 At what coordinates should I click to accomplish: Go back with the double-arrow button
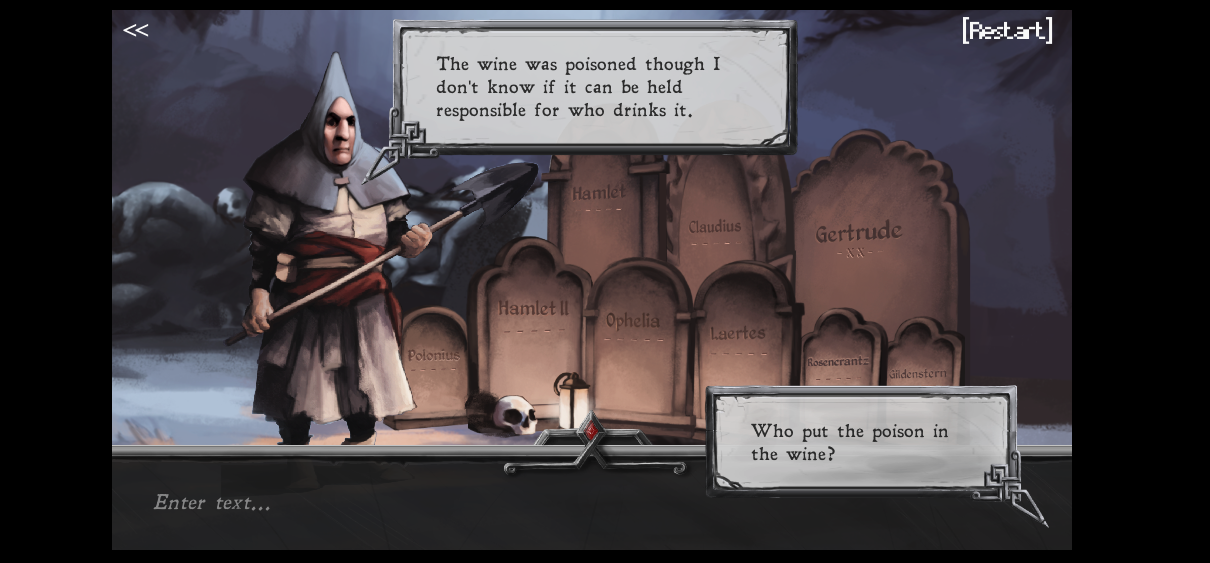click(135, 30)
